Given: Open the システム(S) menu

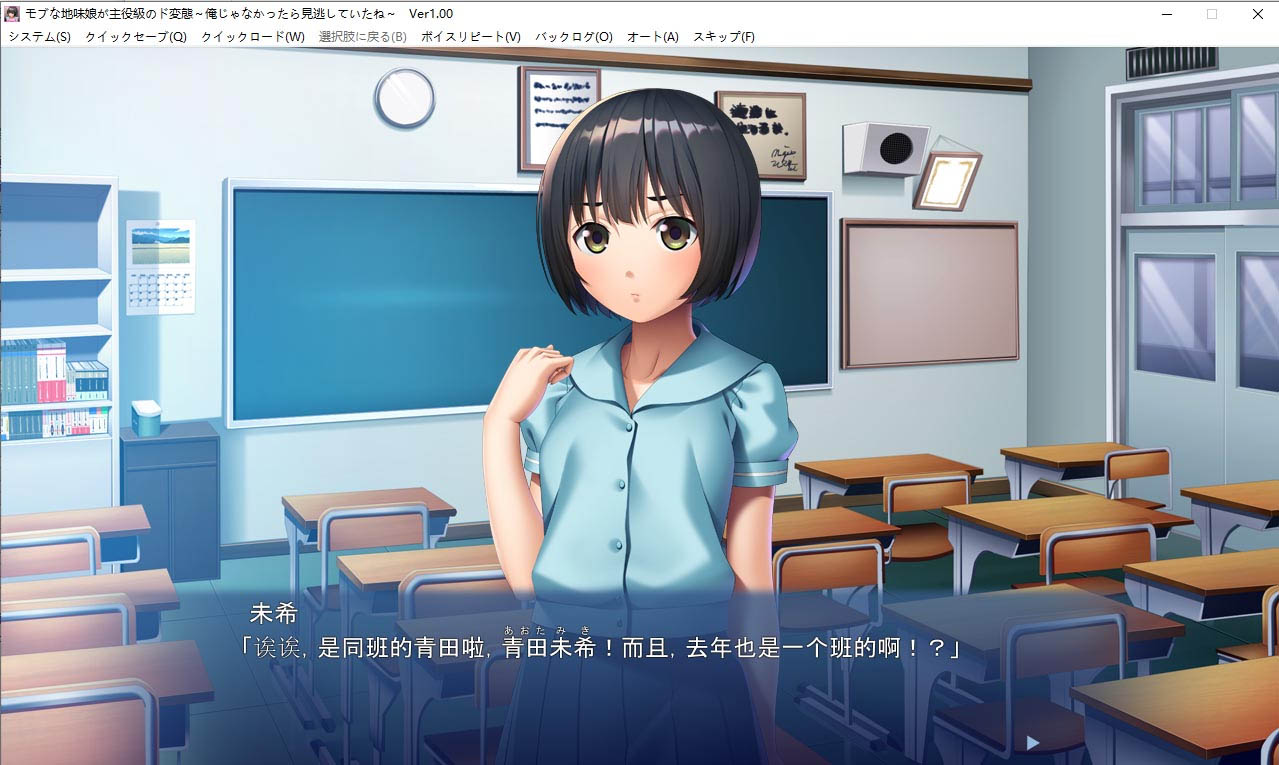Looking at the screenshot, I should pyautogui.click(x=40, y=37).
